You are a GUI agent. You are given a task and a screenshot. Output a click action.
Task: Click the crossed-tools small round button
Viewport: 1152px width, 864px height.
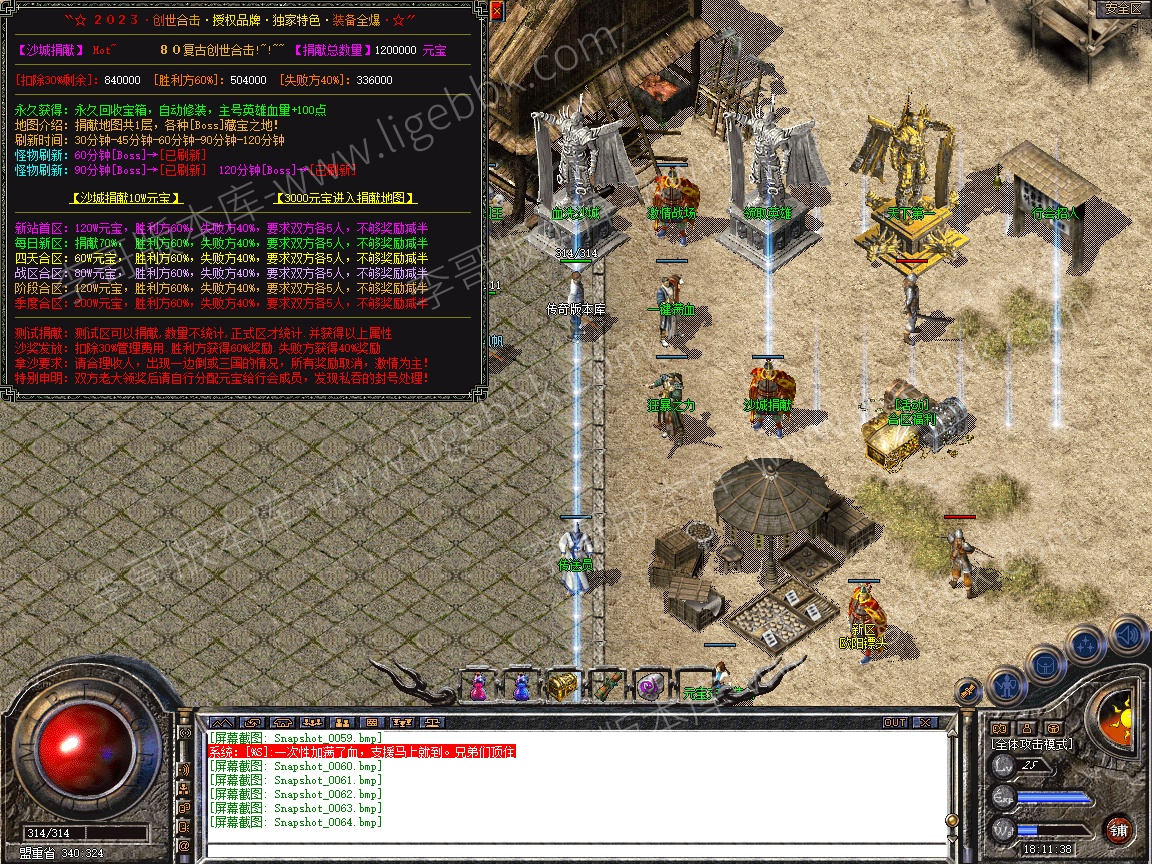click(967, 690)
